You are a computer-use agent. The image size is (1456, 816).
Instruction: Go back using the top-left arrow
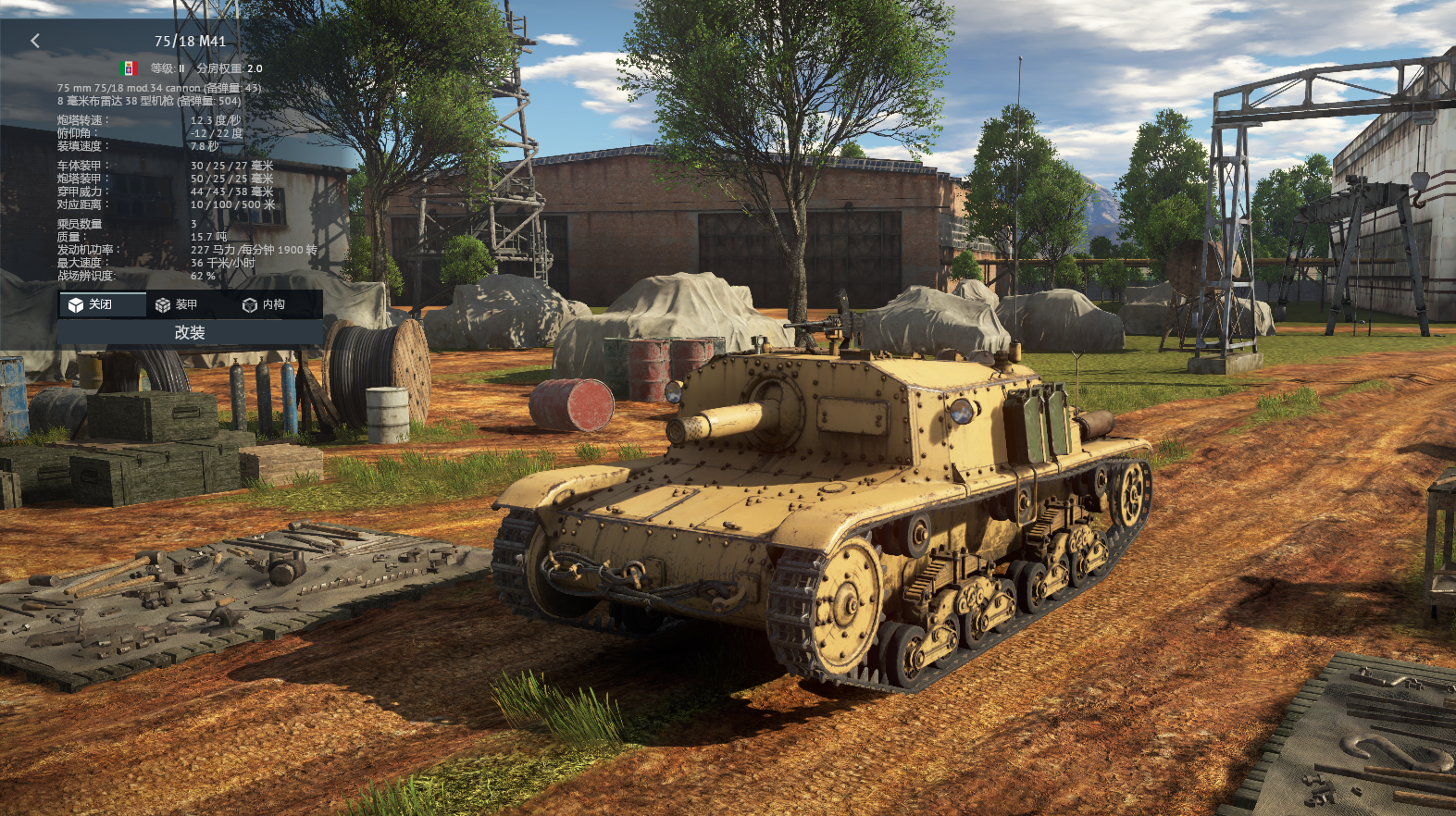pos(35,41)
